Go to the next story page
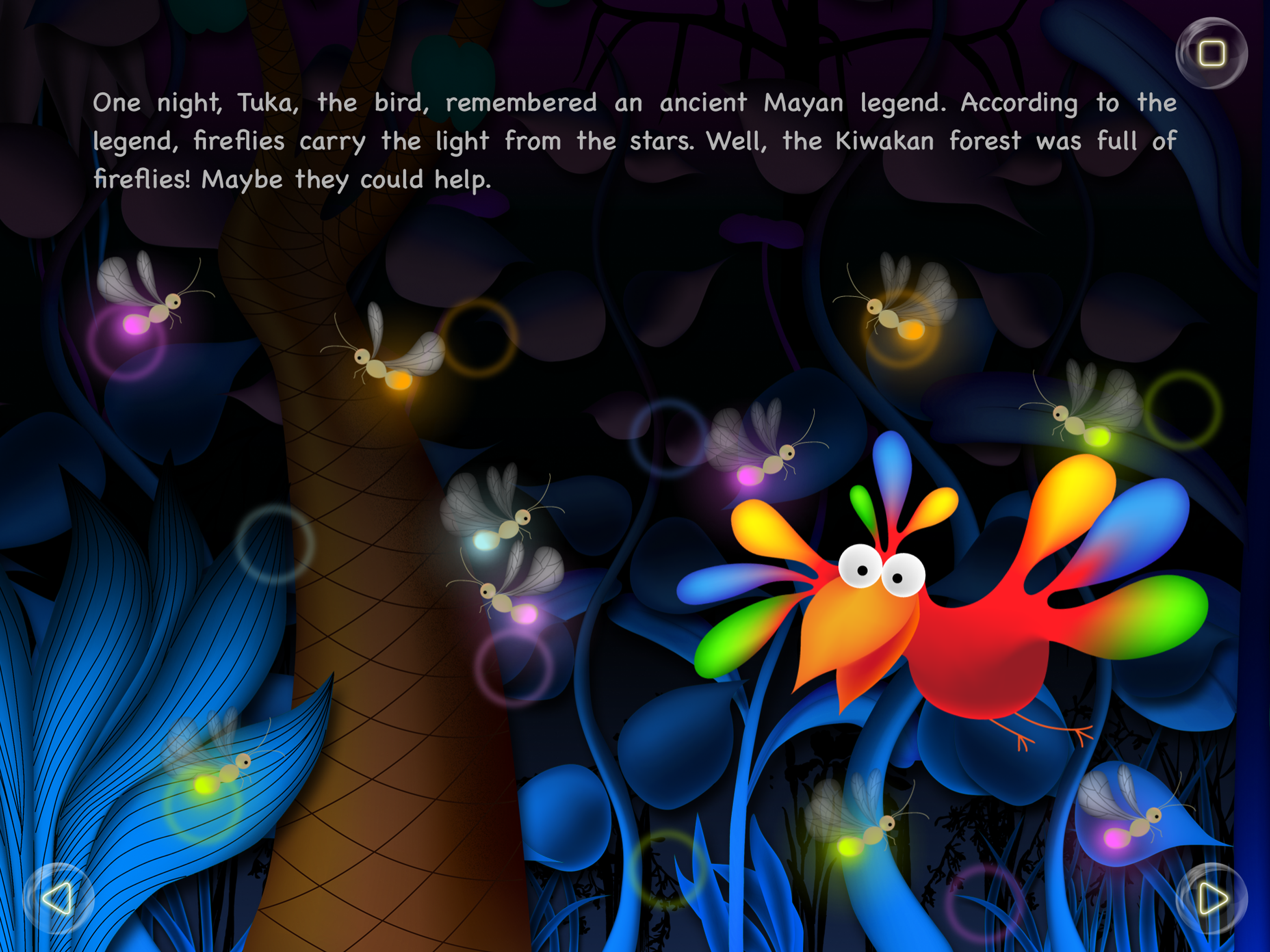 (1211, 899)
